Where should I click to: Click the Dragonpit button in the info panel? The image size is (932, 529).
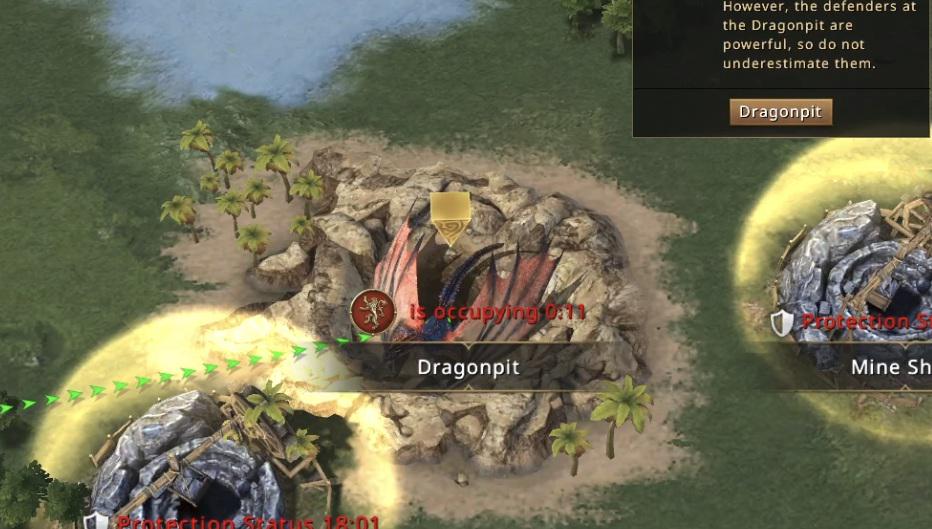(780, 112)
